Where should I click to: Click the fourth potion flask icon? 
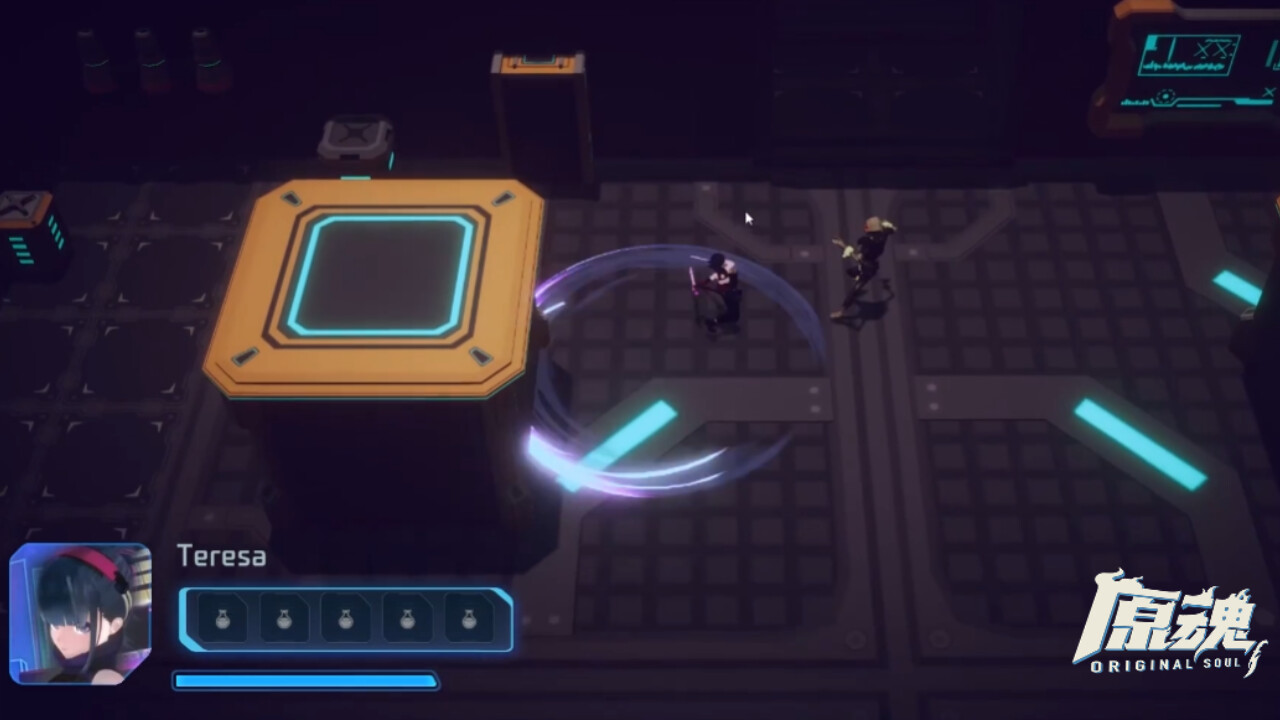(x=404, y=620)
